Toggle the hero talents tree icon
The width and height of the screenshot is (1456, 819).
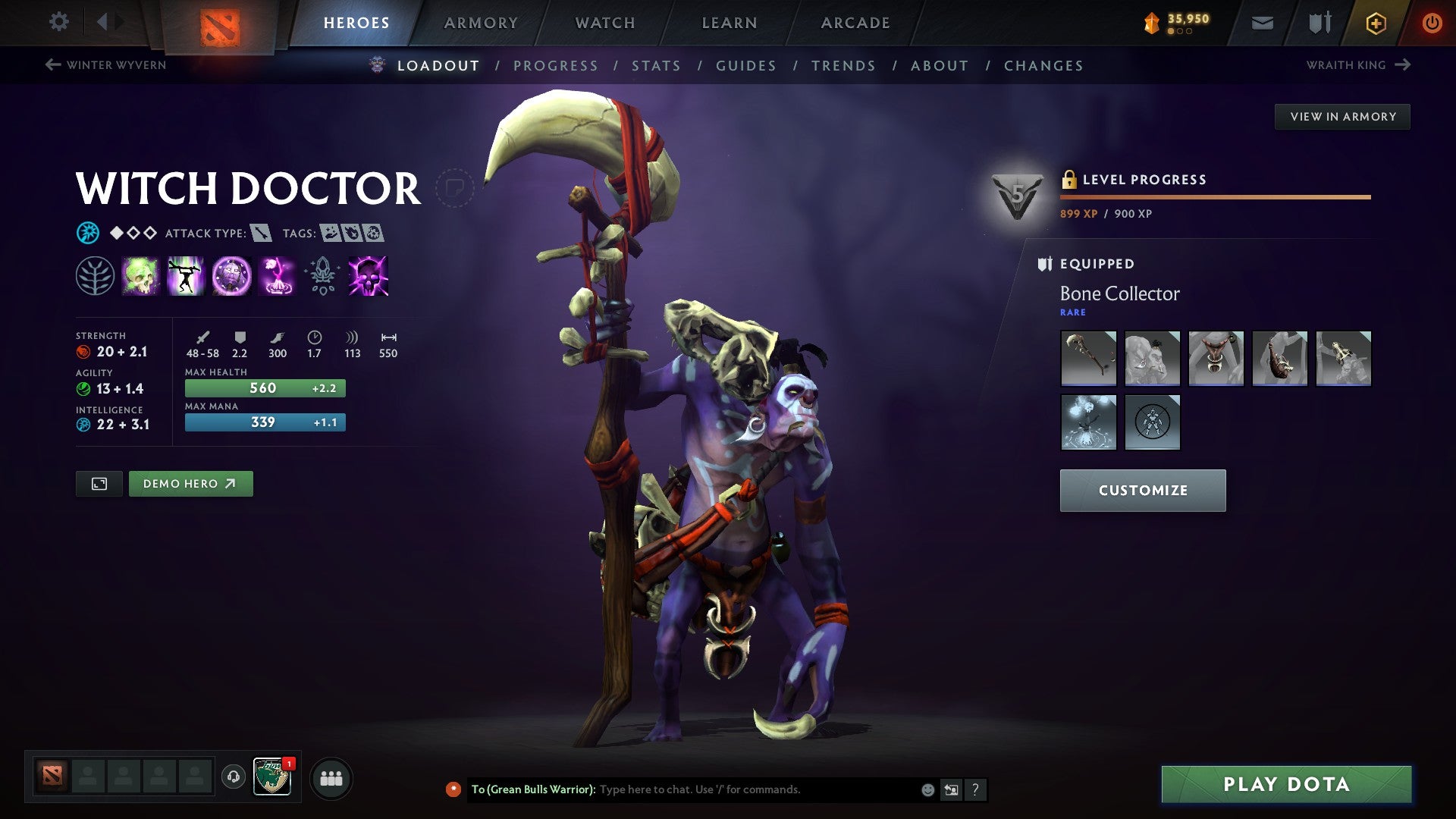point(95,276)
